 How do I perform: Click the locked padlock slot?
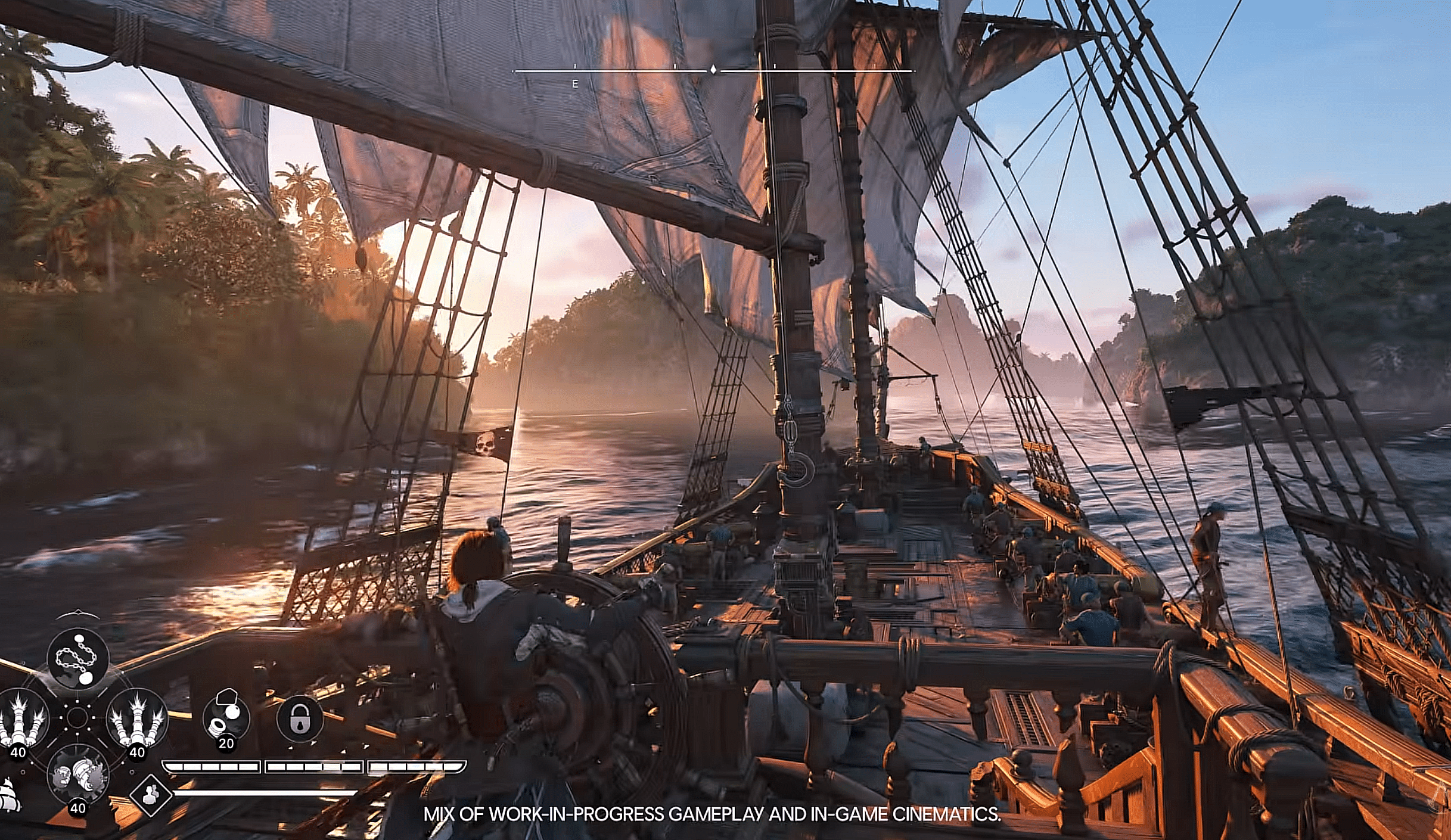tap(300, 718)
